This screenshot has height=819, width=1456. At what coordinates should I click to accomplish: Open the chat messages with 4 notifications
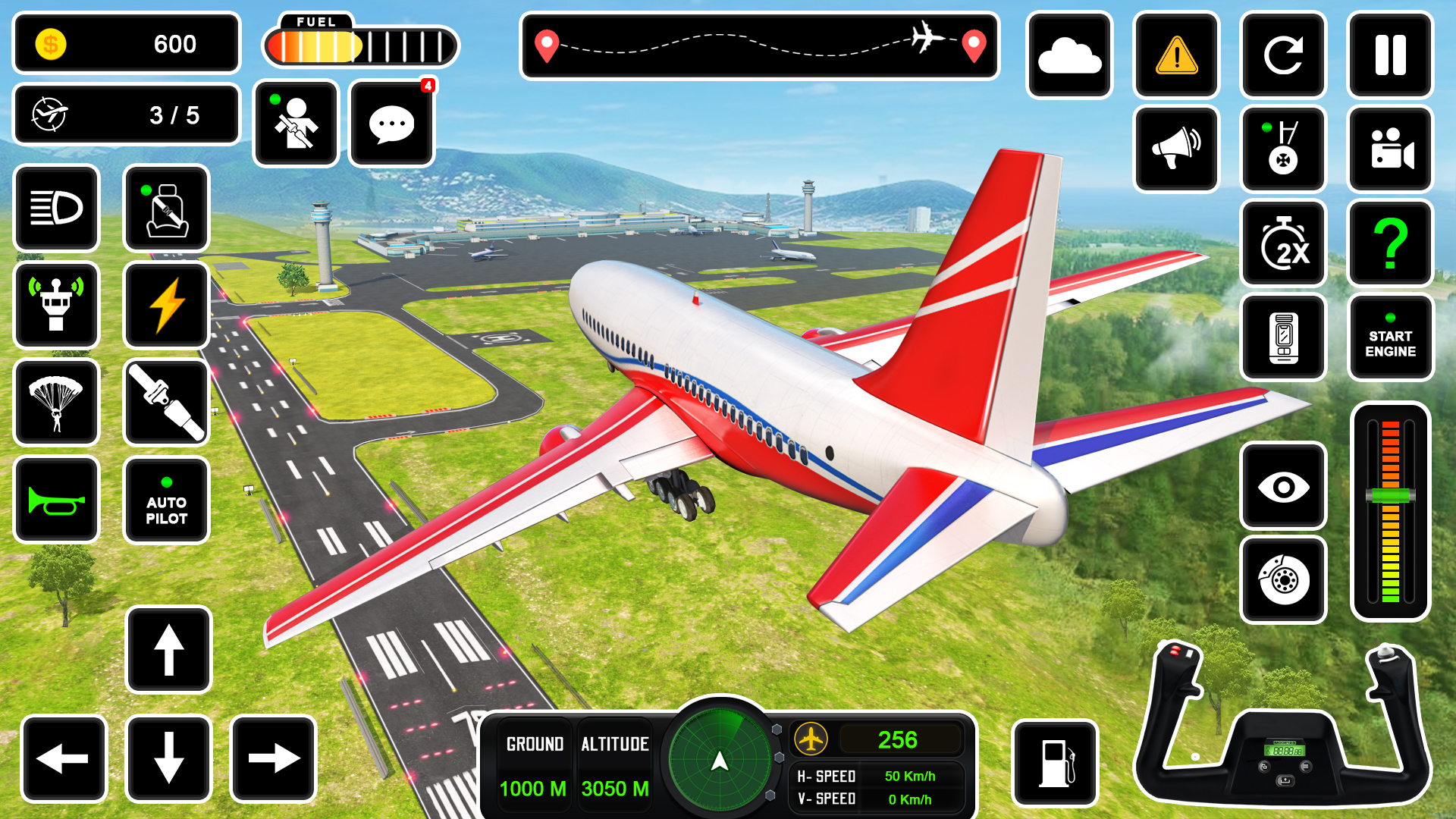(391, 124)
